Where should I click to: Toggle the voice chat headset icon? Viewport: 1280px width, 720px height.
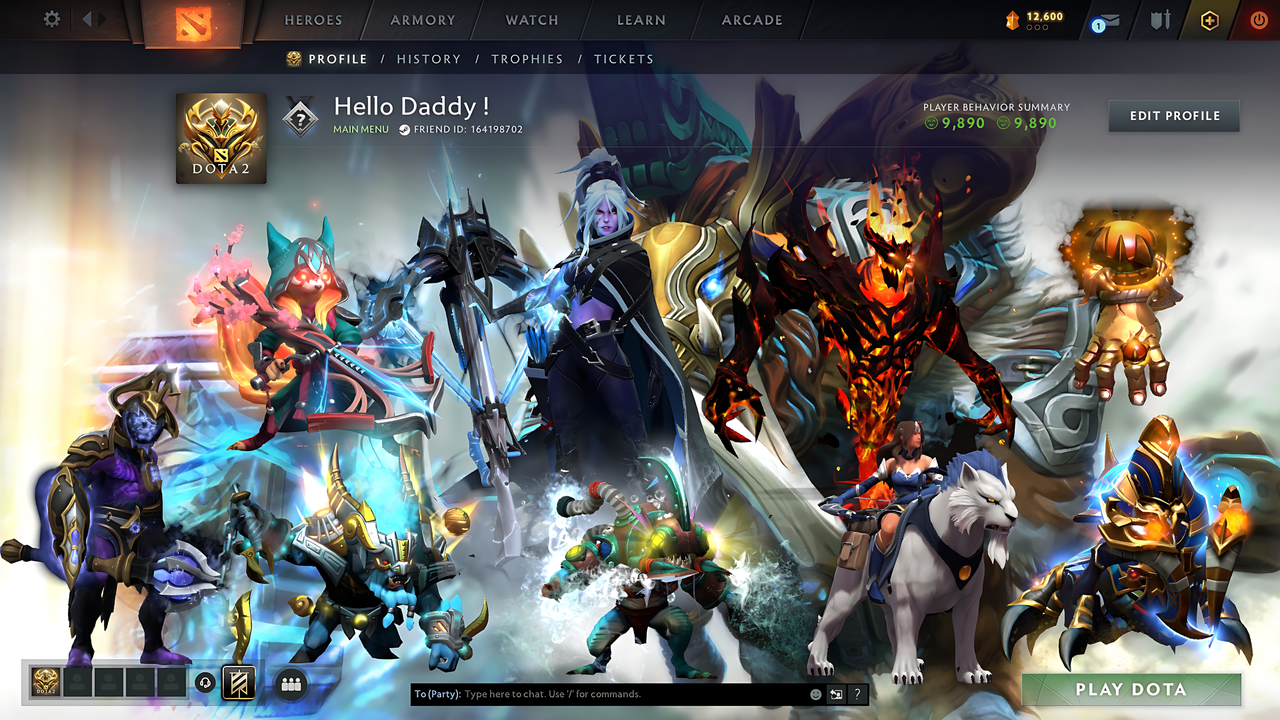tap(206, 683)
